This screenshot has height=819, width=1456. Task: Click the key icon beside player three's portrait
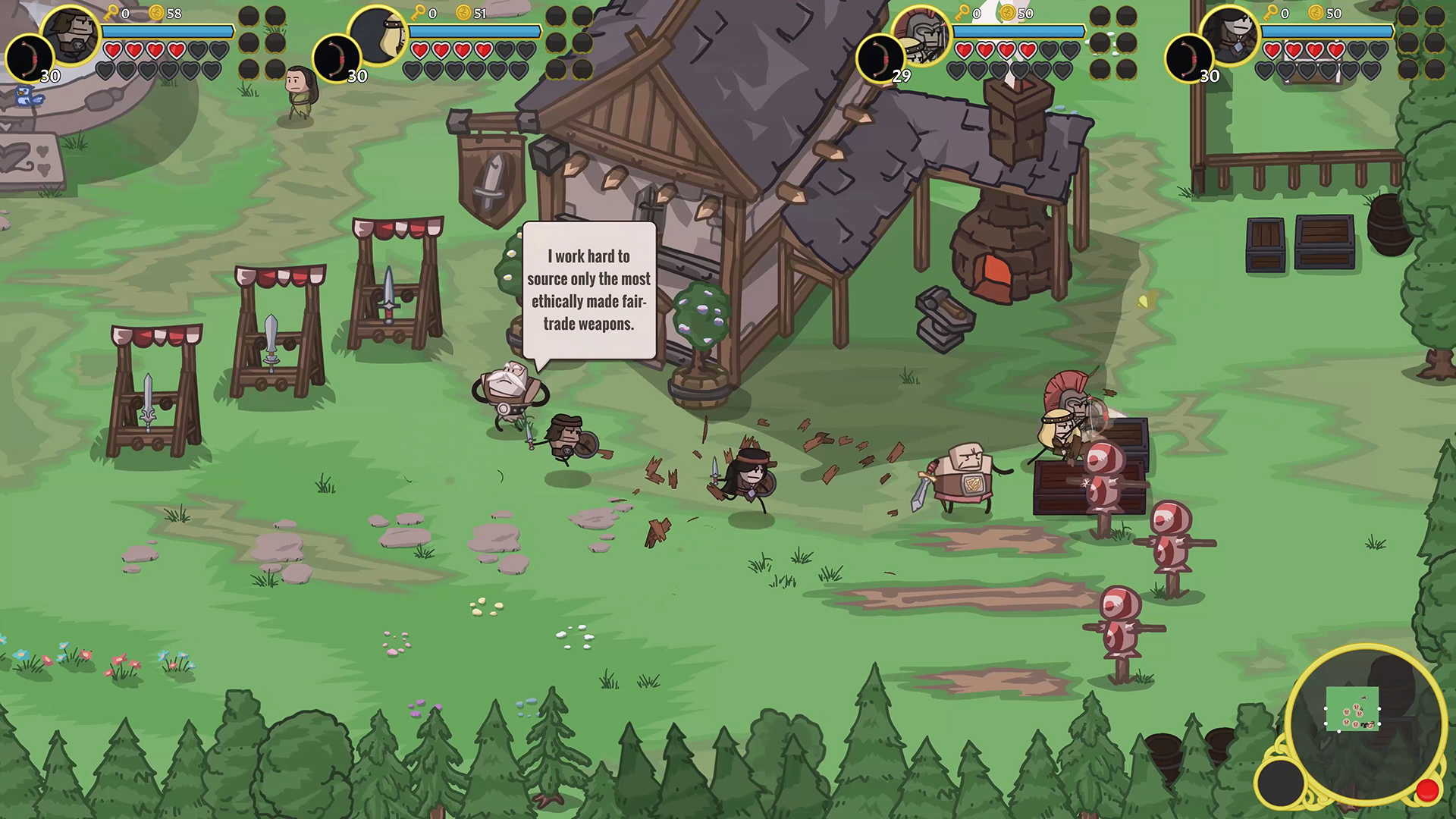coord(962,13)
